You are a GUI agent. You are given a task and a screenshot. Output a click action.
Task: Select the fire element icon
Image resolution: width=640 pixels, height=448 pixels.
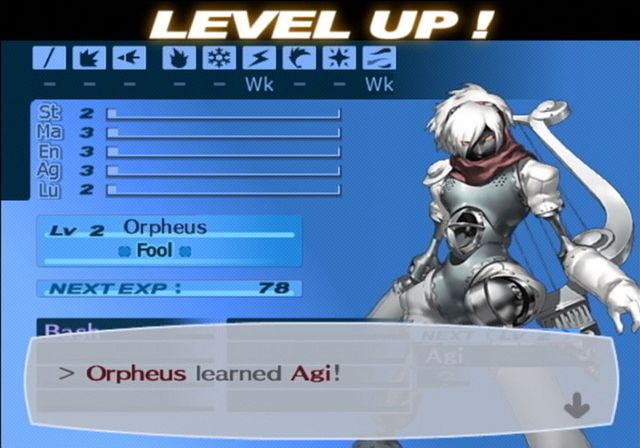(179, 58)
